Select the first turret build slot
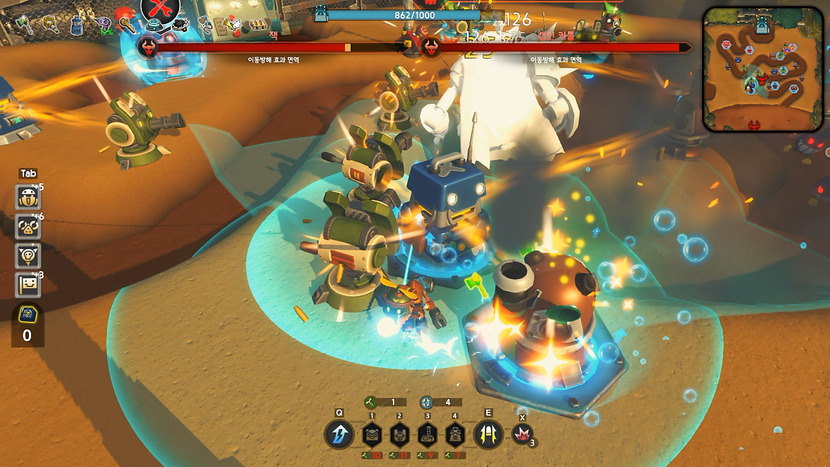 tap(372, 435)
